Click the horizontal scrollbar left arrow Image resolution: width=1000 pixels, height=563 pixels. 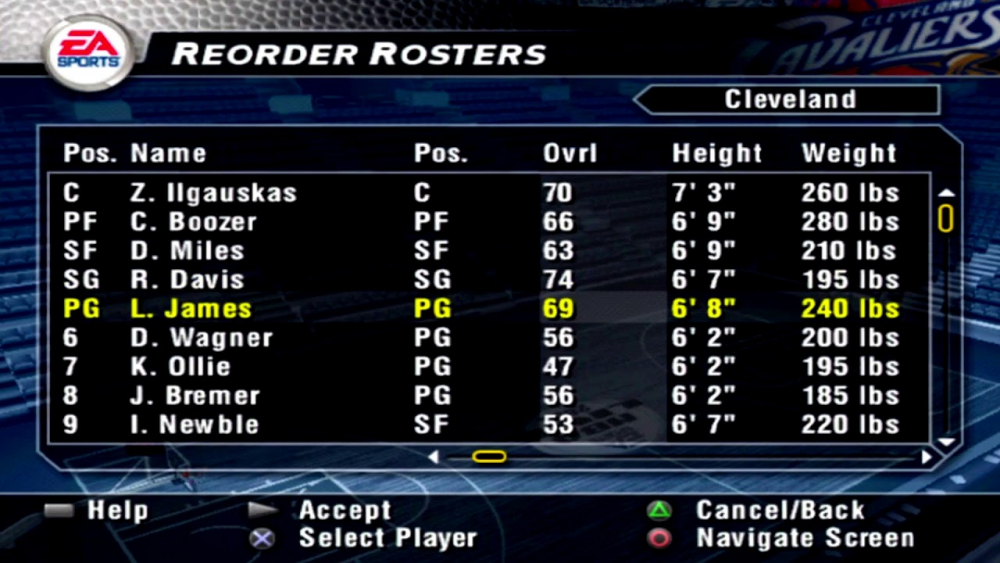coord(433,457)
